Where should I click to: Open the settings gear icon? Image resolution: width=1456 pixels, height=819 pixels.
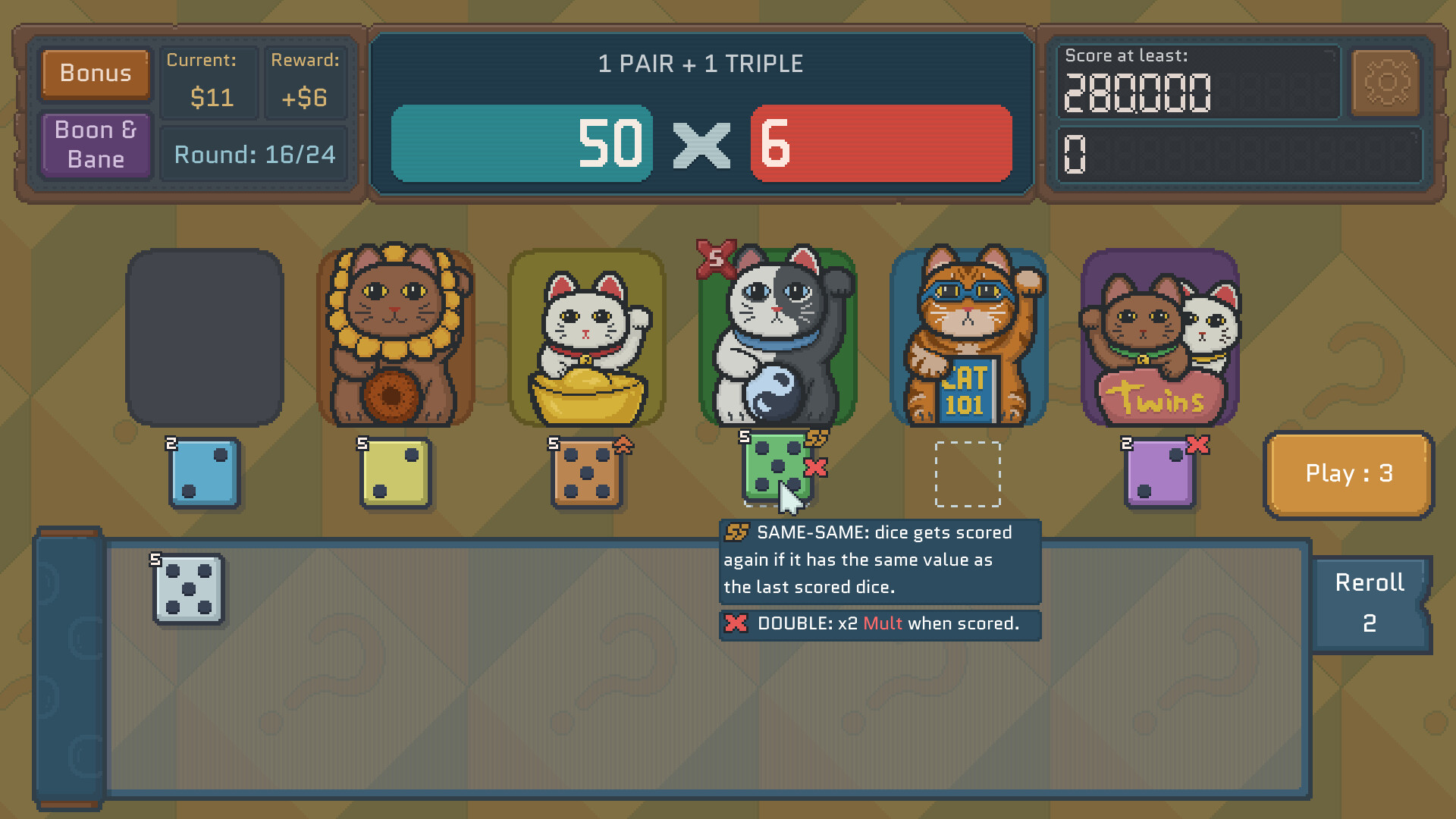click(1386, 83)
